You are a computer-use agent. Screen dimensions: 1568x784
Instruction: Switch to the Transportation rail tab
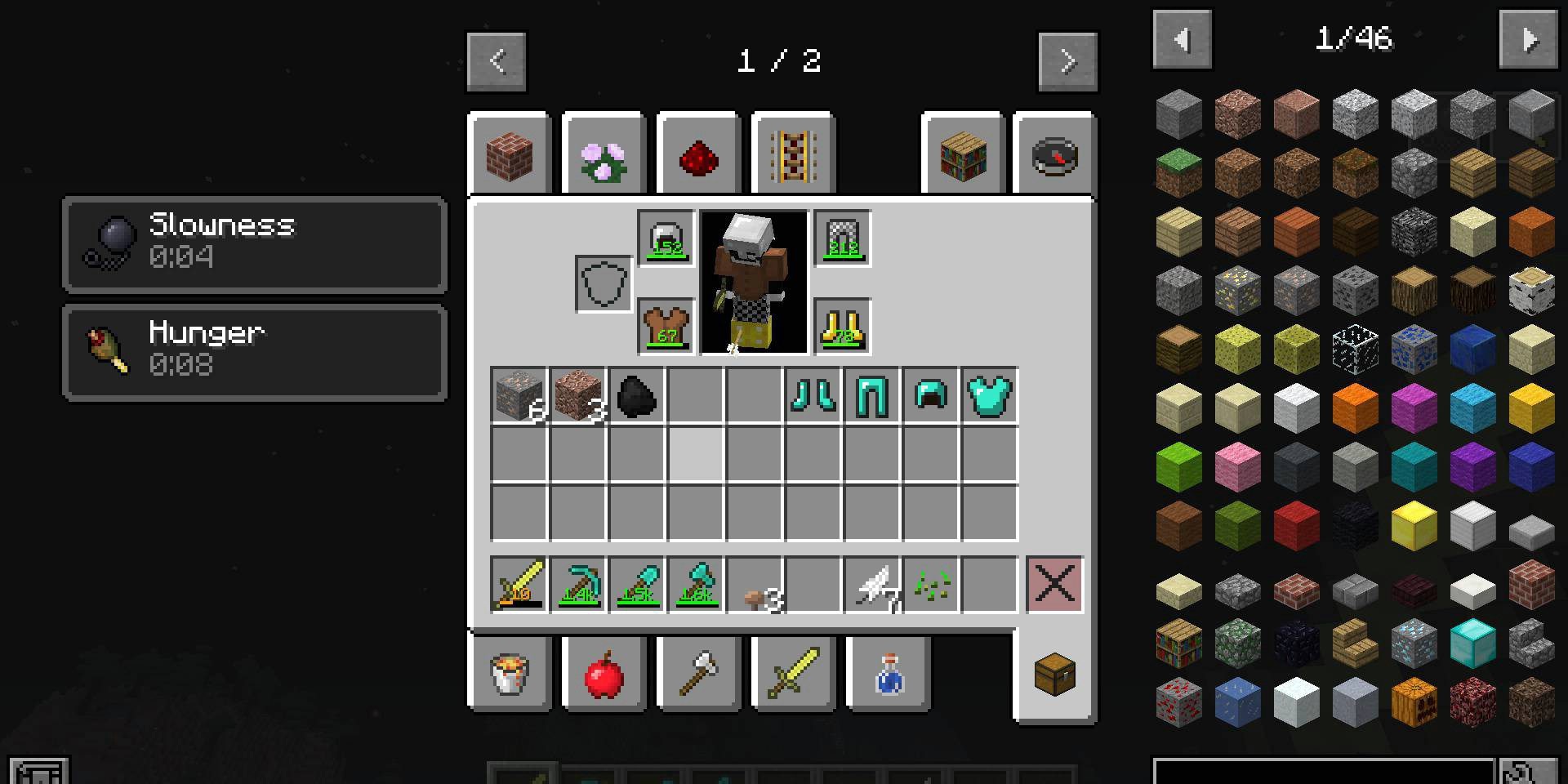pos(793,155)
